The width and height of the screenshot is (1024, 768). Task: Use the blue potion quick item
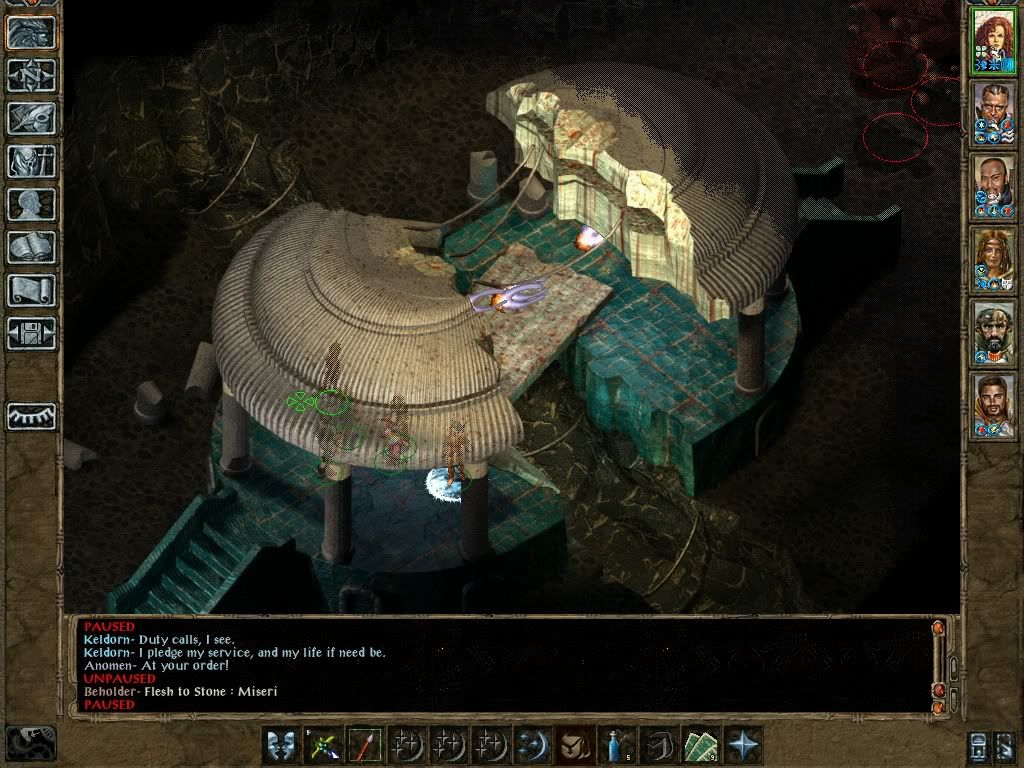pos(617,745)
